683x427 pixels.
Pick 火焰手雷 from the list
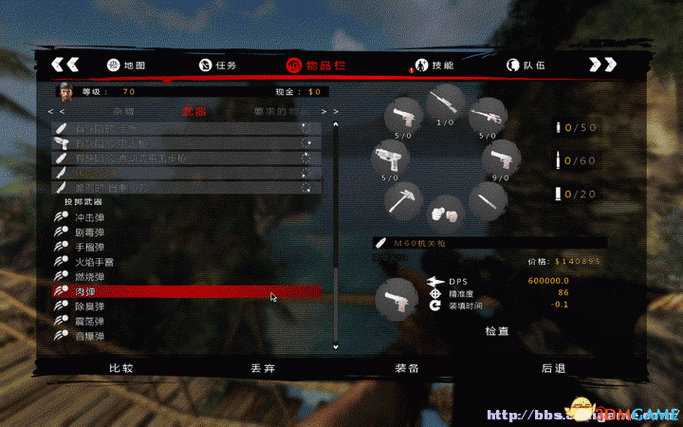coord(95,261)
